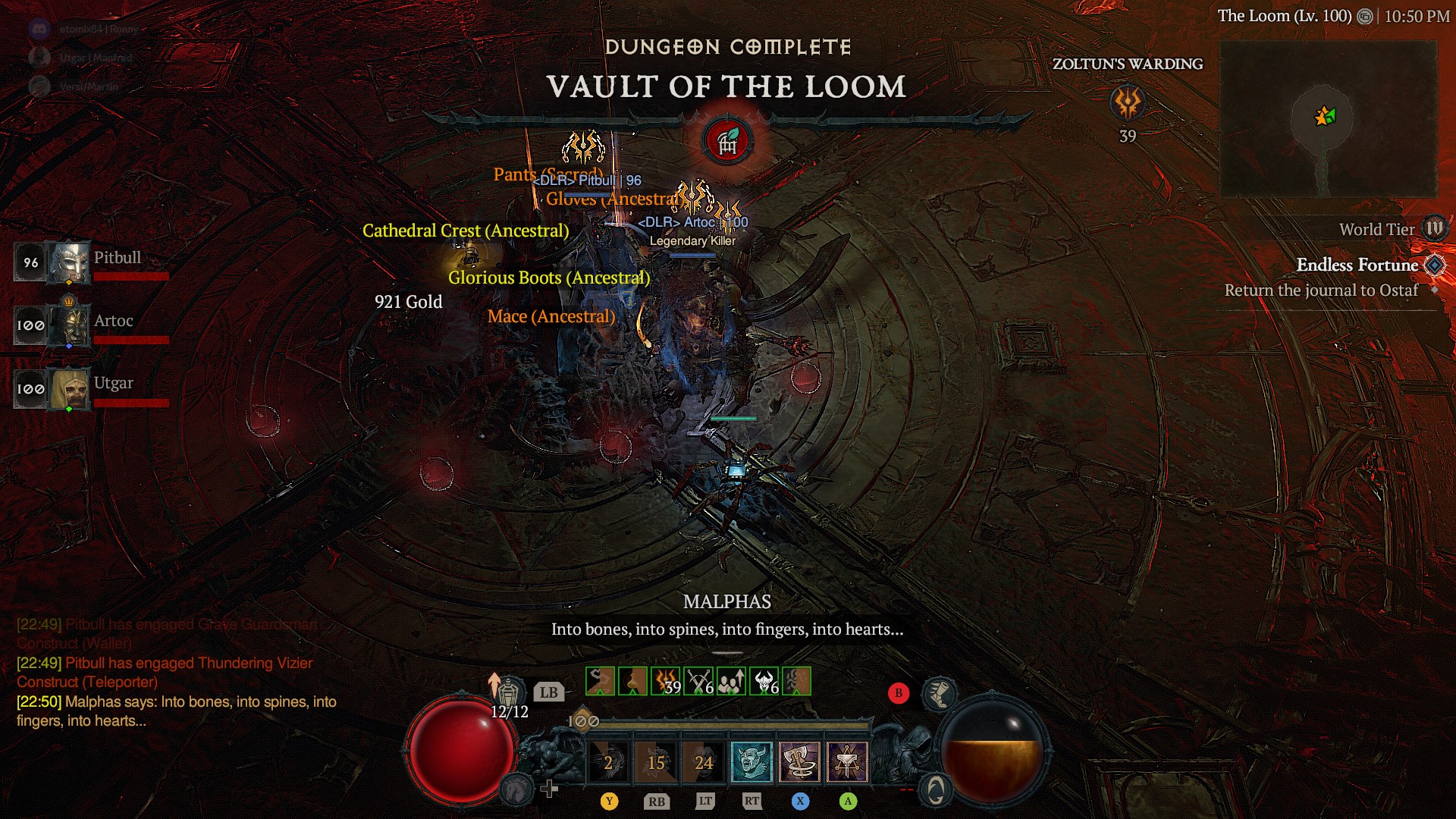
Task: Click the World Tier indicator
Action: click(1434, 229)
